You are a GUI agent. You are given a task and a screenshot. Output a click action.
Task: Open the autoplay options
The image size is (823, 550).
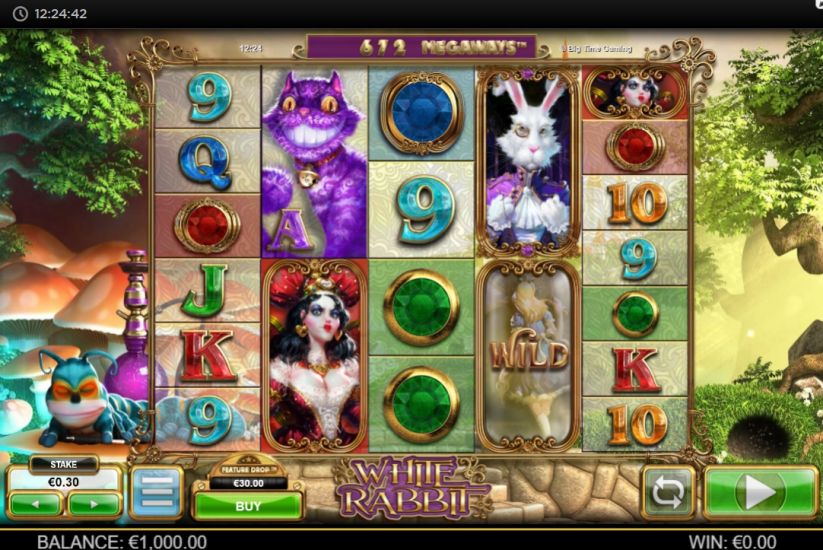pos(668,492)
